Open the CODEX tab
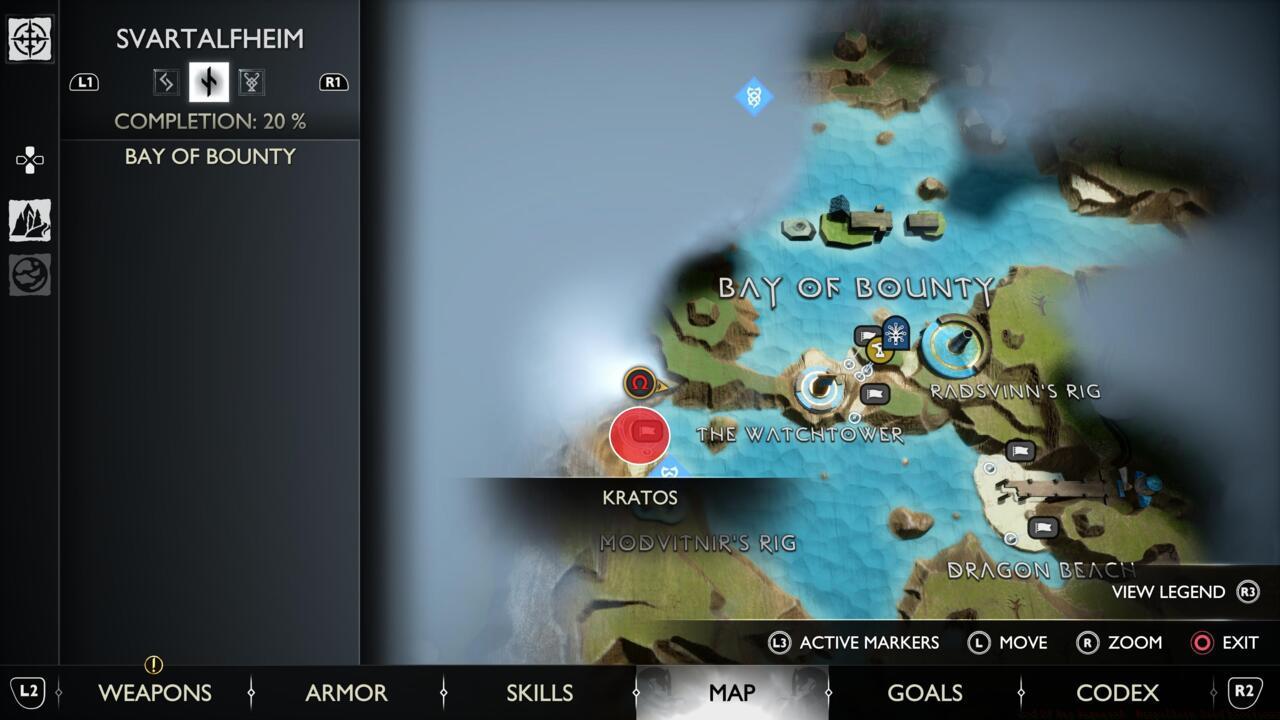1280x720 pixels. [1118, 693]
